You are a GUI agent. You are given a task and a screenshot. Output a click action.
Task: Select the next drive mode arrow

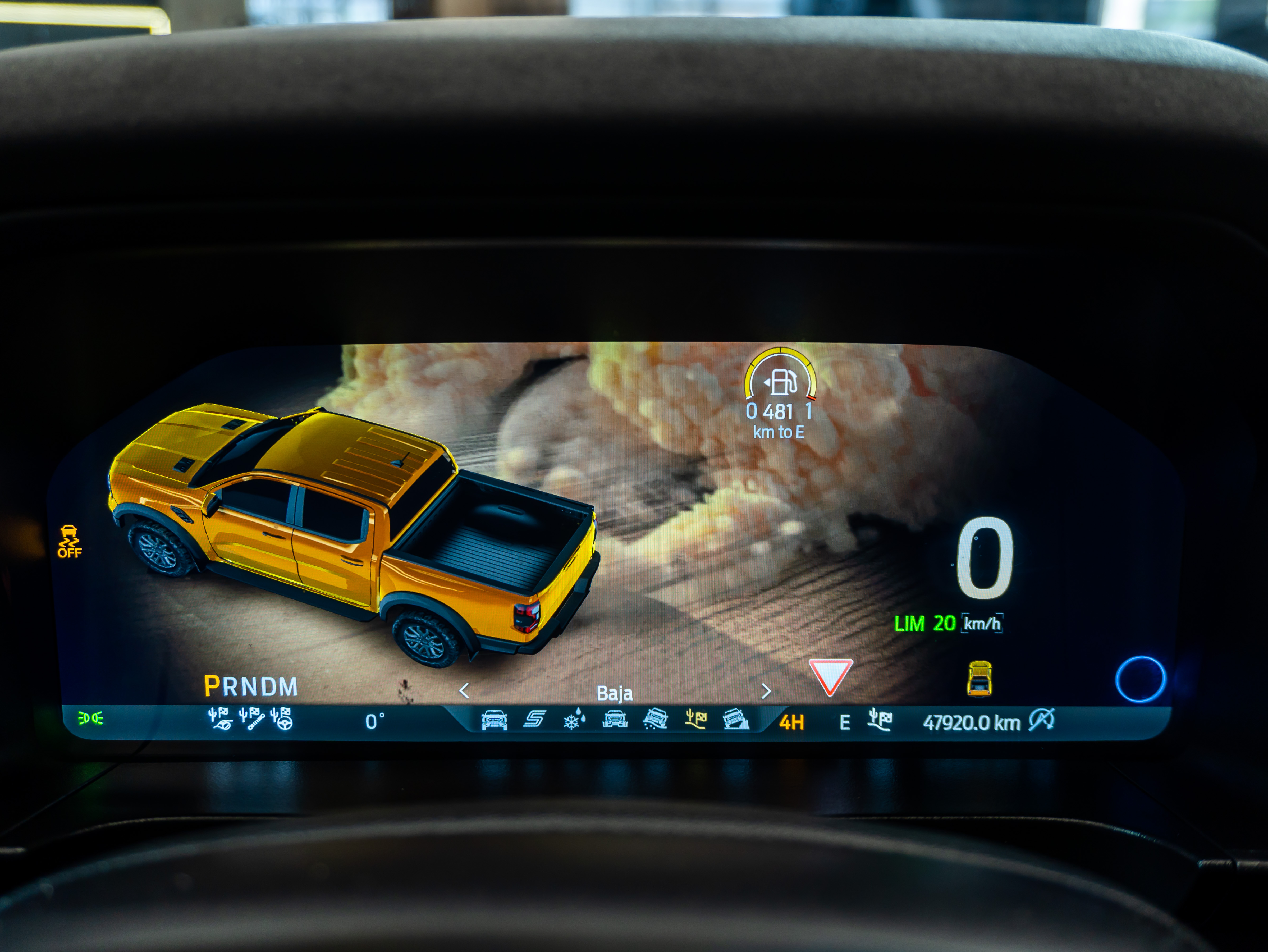766,691
